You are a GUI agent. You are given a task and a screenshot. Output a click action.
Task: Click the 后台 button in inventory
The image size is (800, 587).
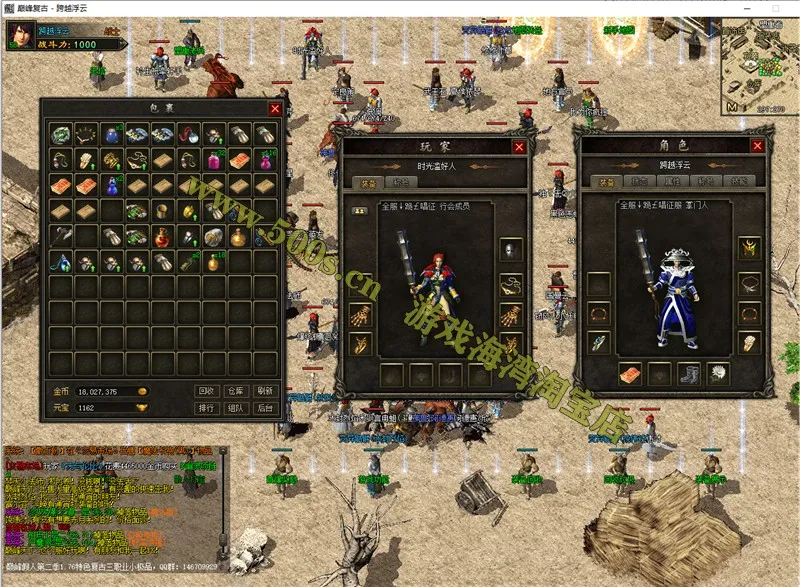pos(264,408)
